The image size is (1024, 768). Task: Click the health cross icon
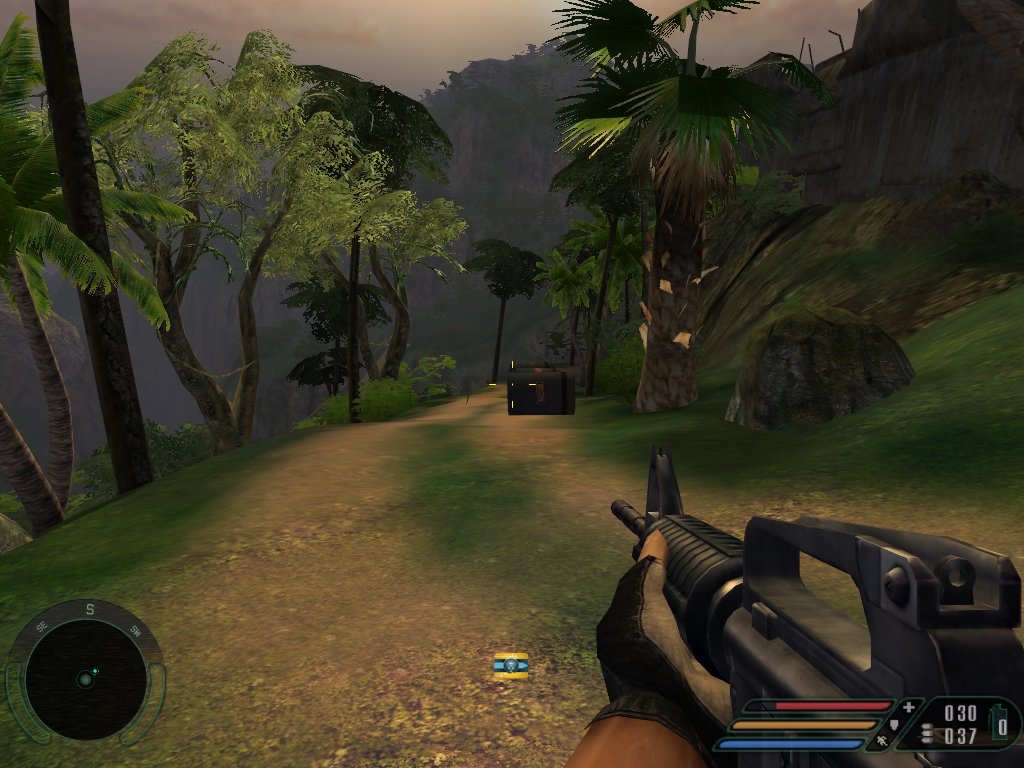[x=908, y=707]
